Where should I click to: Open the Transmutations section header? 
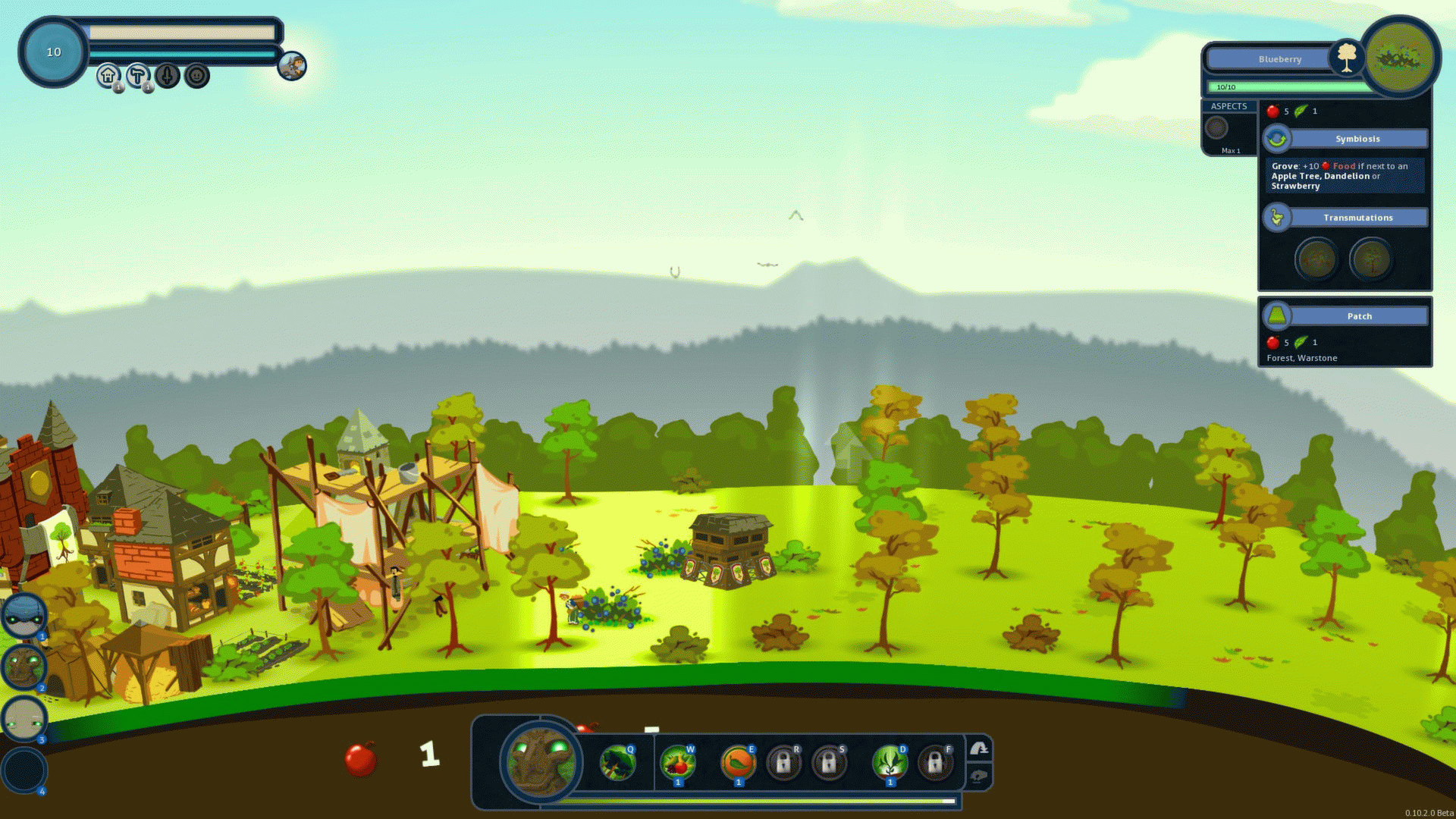tap(1357, 218)
